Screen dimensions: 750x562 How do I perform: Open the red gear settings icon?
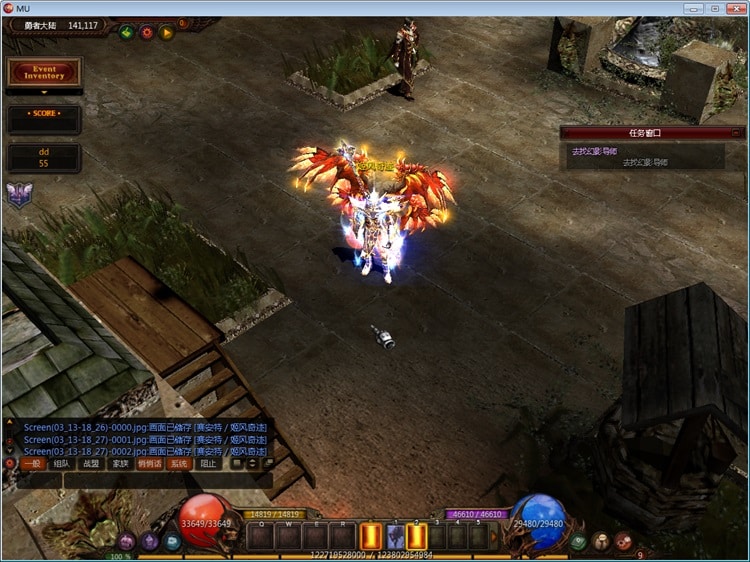147,32
